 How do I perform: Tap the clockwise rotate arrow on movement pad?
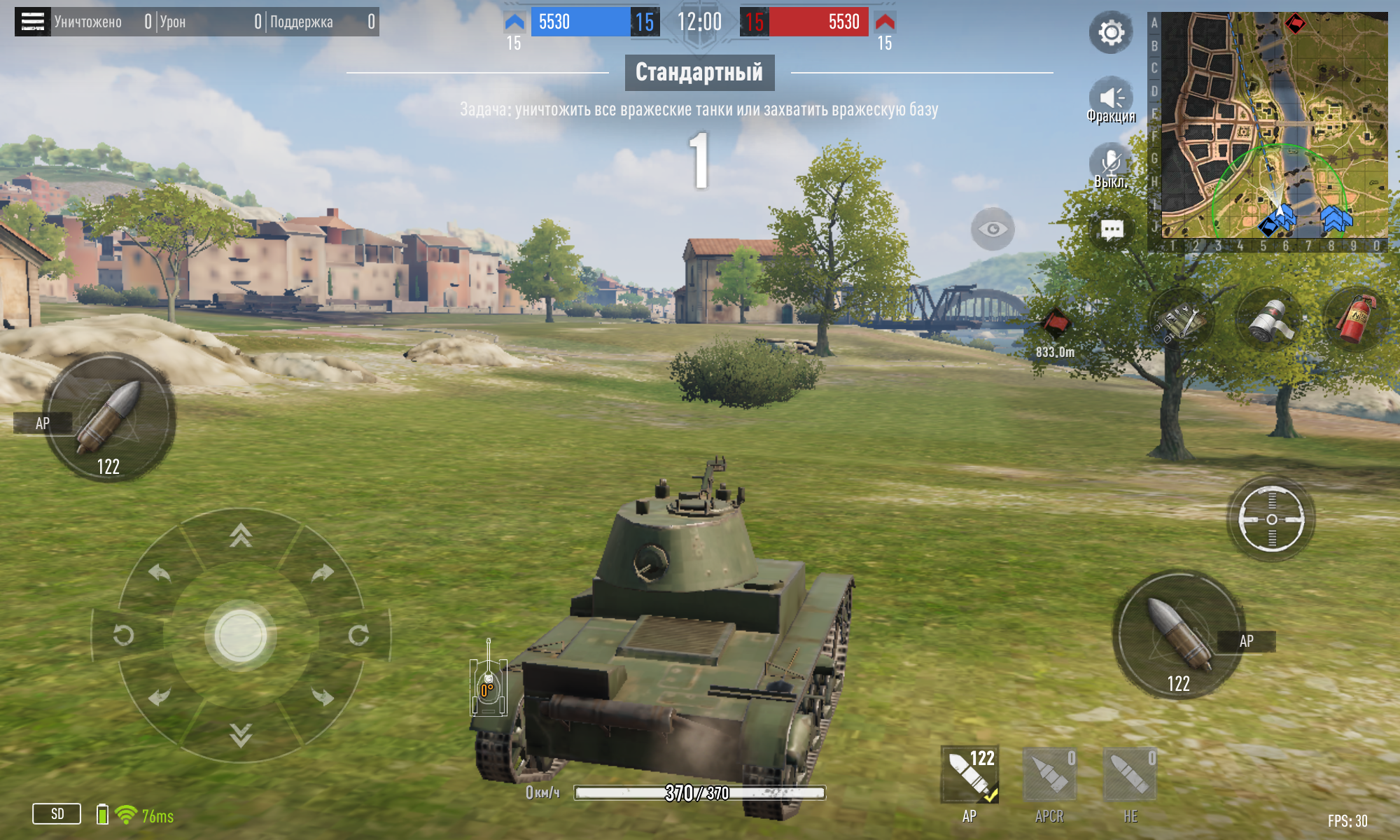pos(358,635)
